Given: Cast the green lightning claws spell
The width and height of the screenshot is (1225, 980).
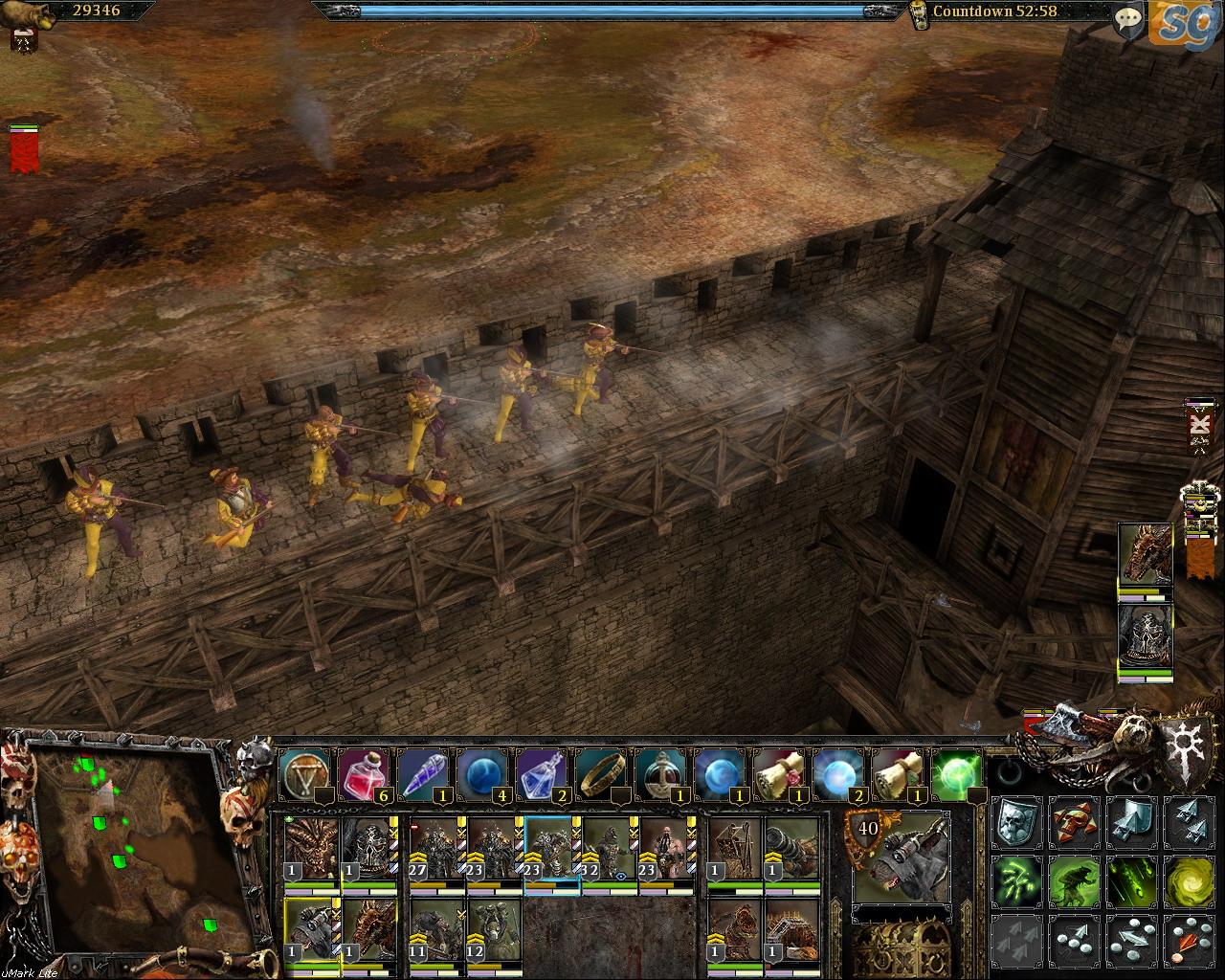Looking at the screenshot, I should pyautogui.click(x=1016, y=880).
